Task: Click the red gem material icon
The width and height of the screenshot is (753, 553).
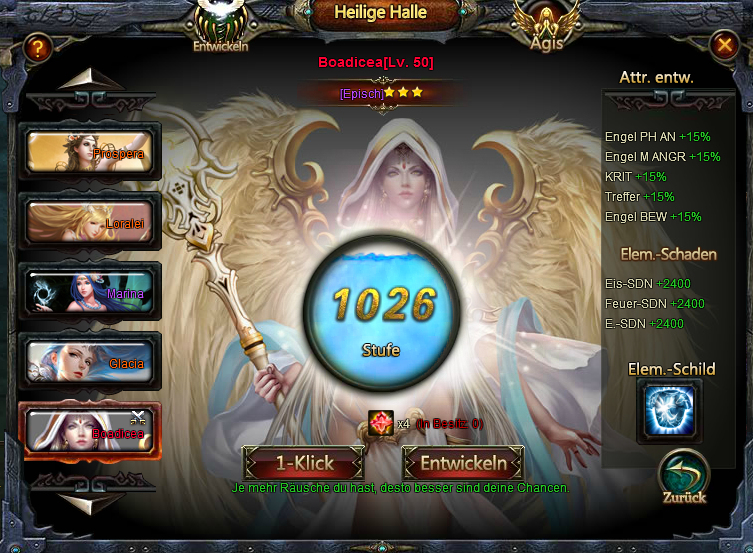Action: pos(381,422)
